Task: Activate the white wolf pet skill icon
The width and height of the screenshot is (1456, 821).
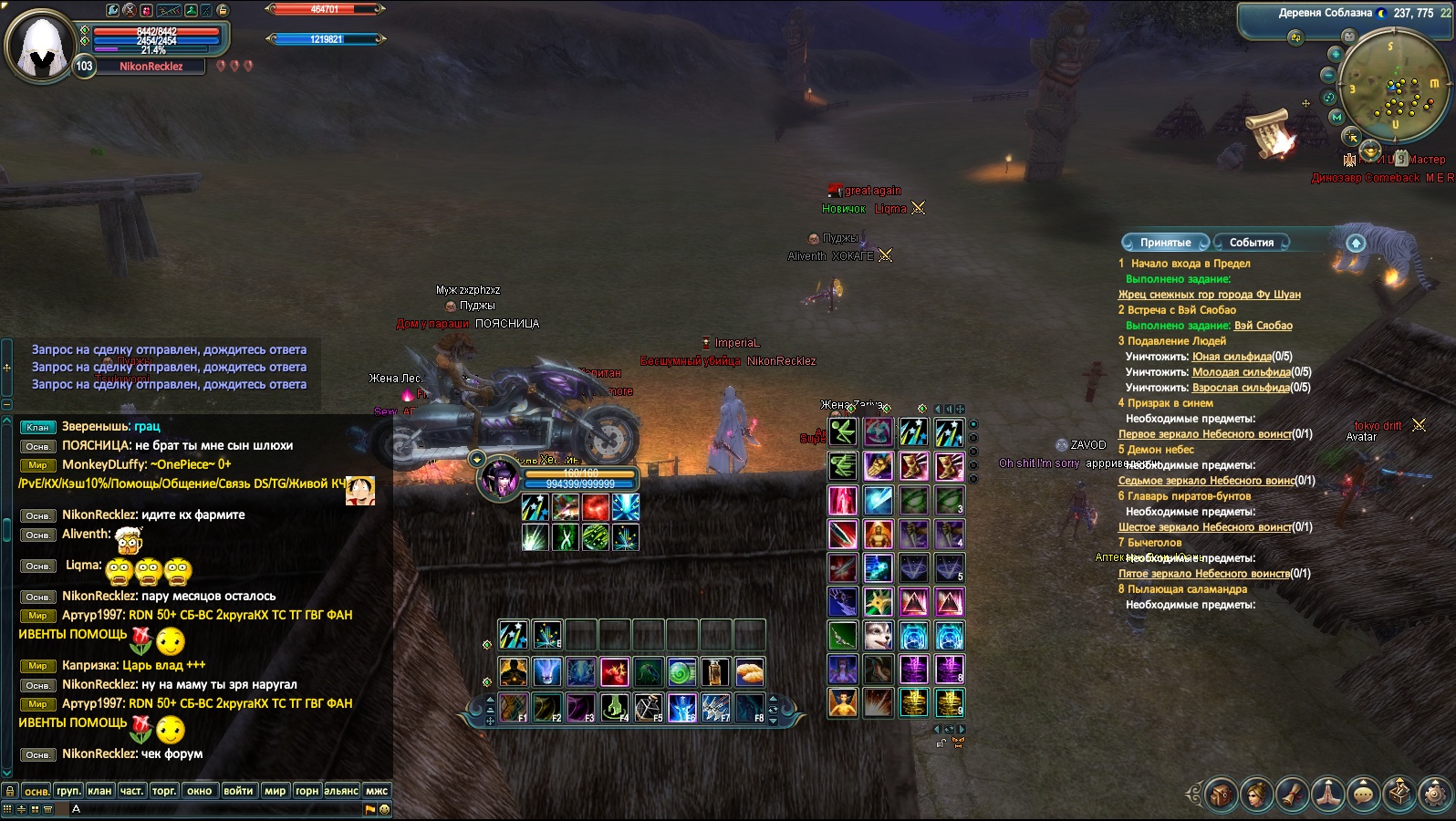Action: point(878,636)
